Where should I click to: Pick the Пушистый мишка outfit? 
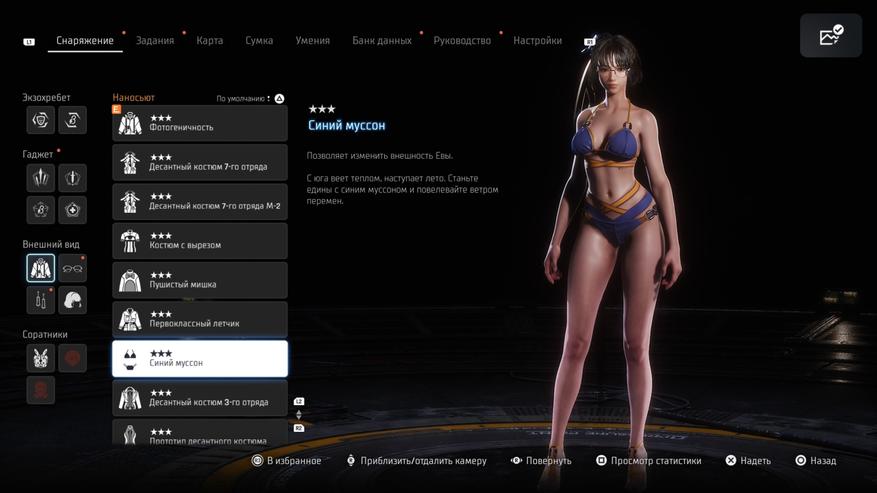(200, 280)
